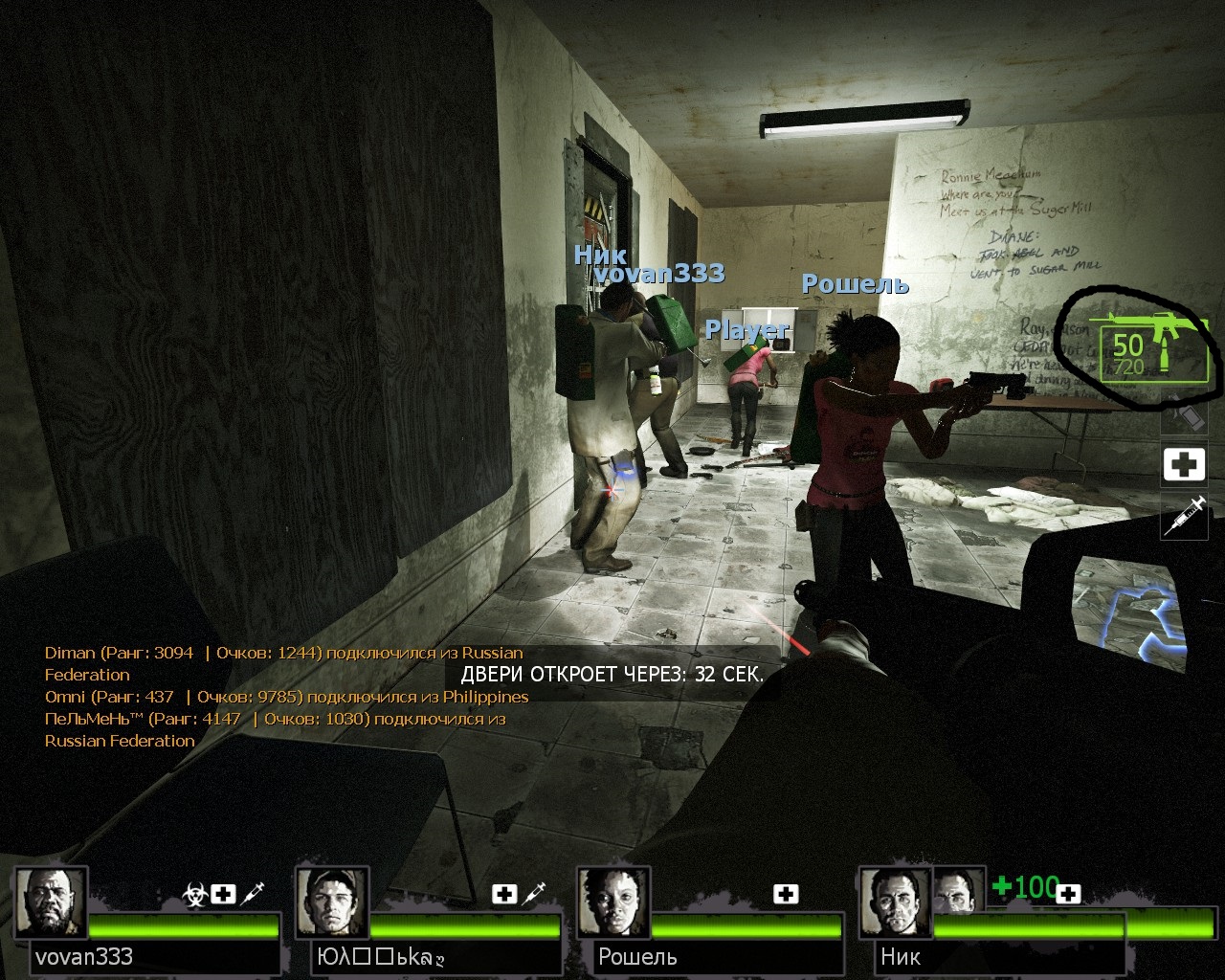Click the chat line about Omni joining

[286, 697]
